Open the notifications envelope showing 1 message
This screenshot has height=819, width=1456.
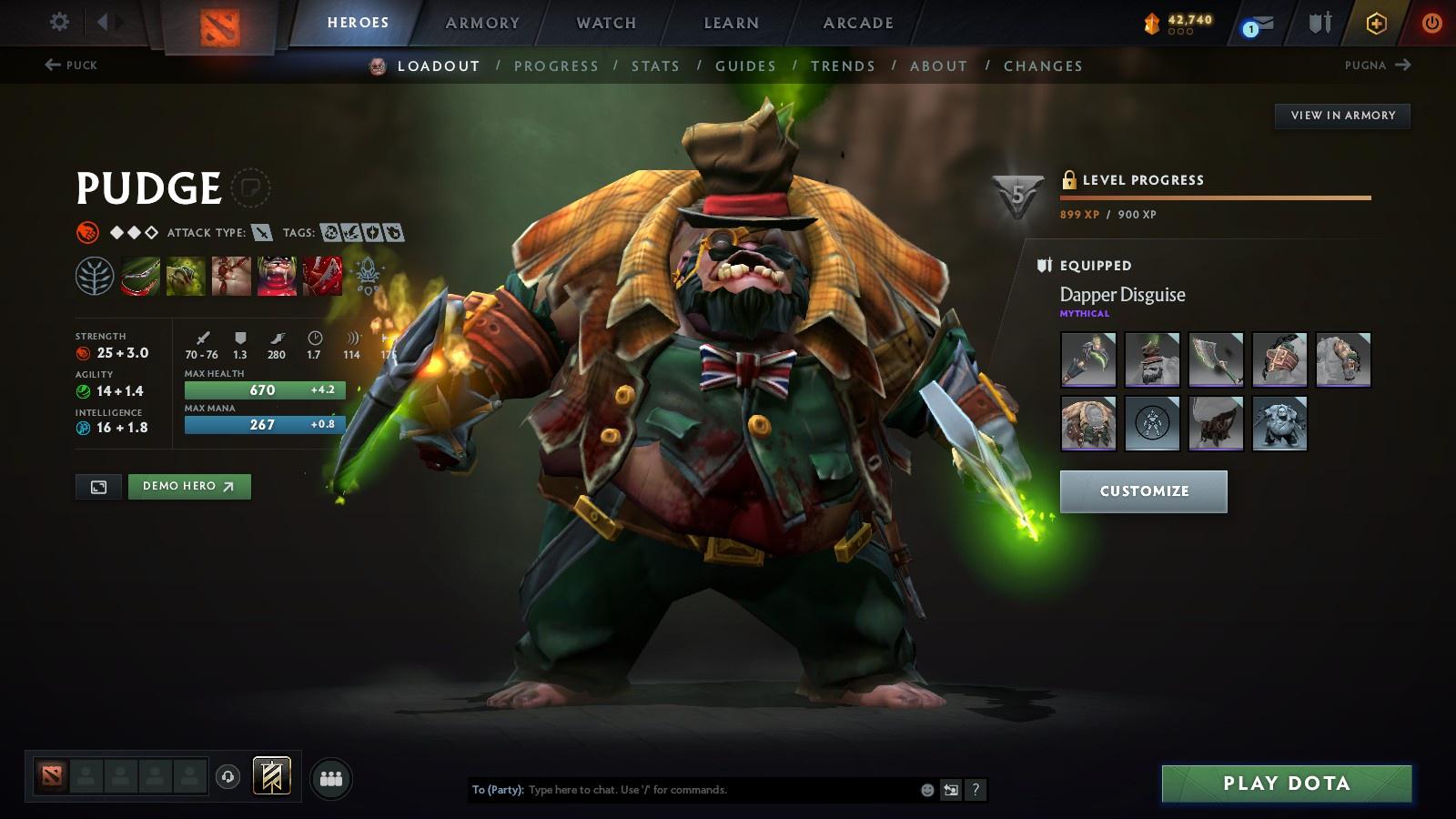pos(1257,24)
